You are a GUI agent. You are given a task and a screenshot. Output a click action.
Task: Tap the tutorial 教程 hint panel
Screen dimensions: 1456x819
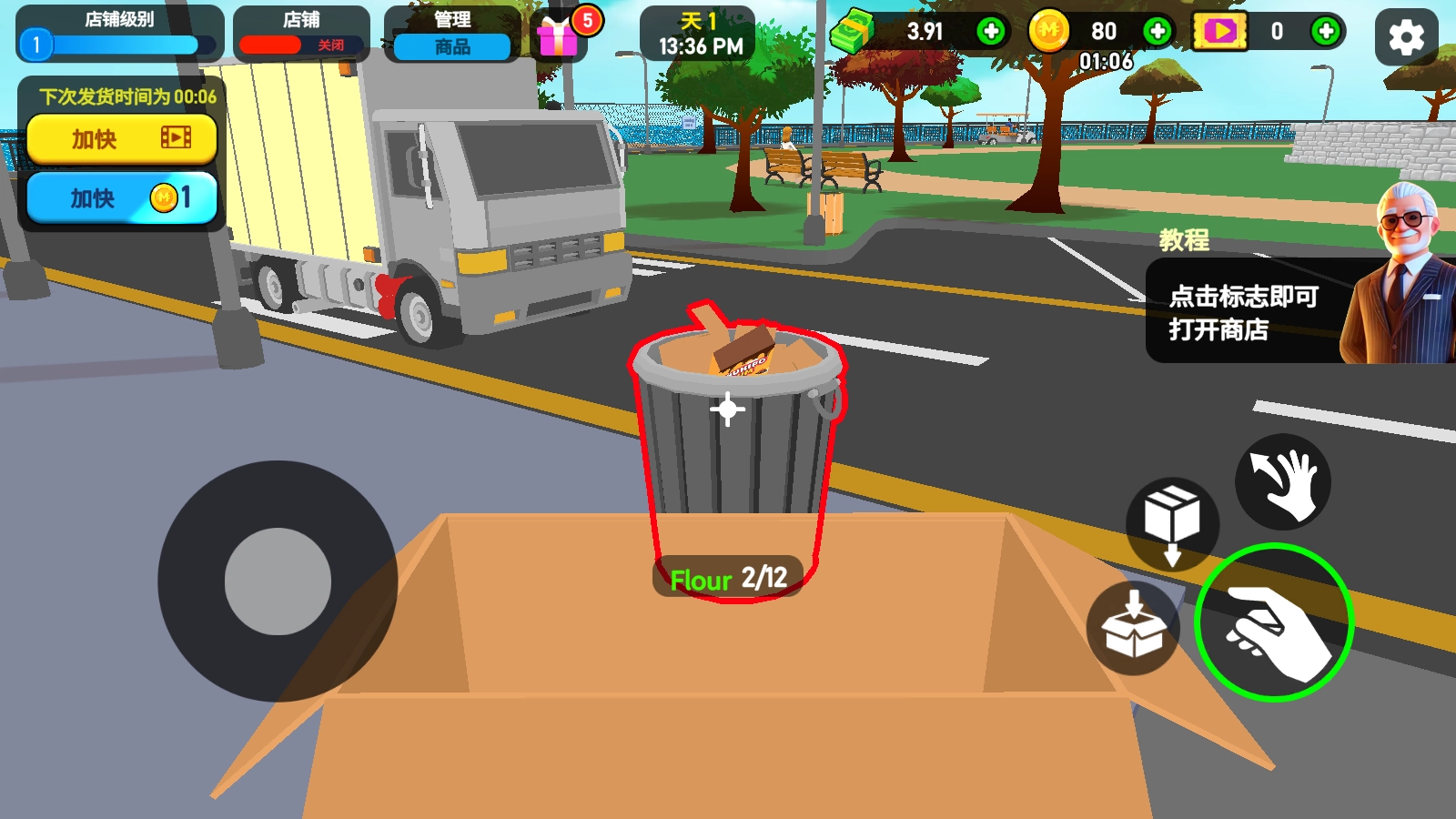click(x=1274, y=311)
